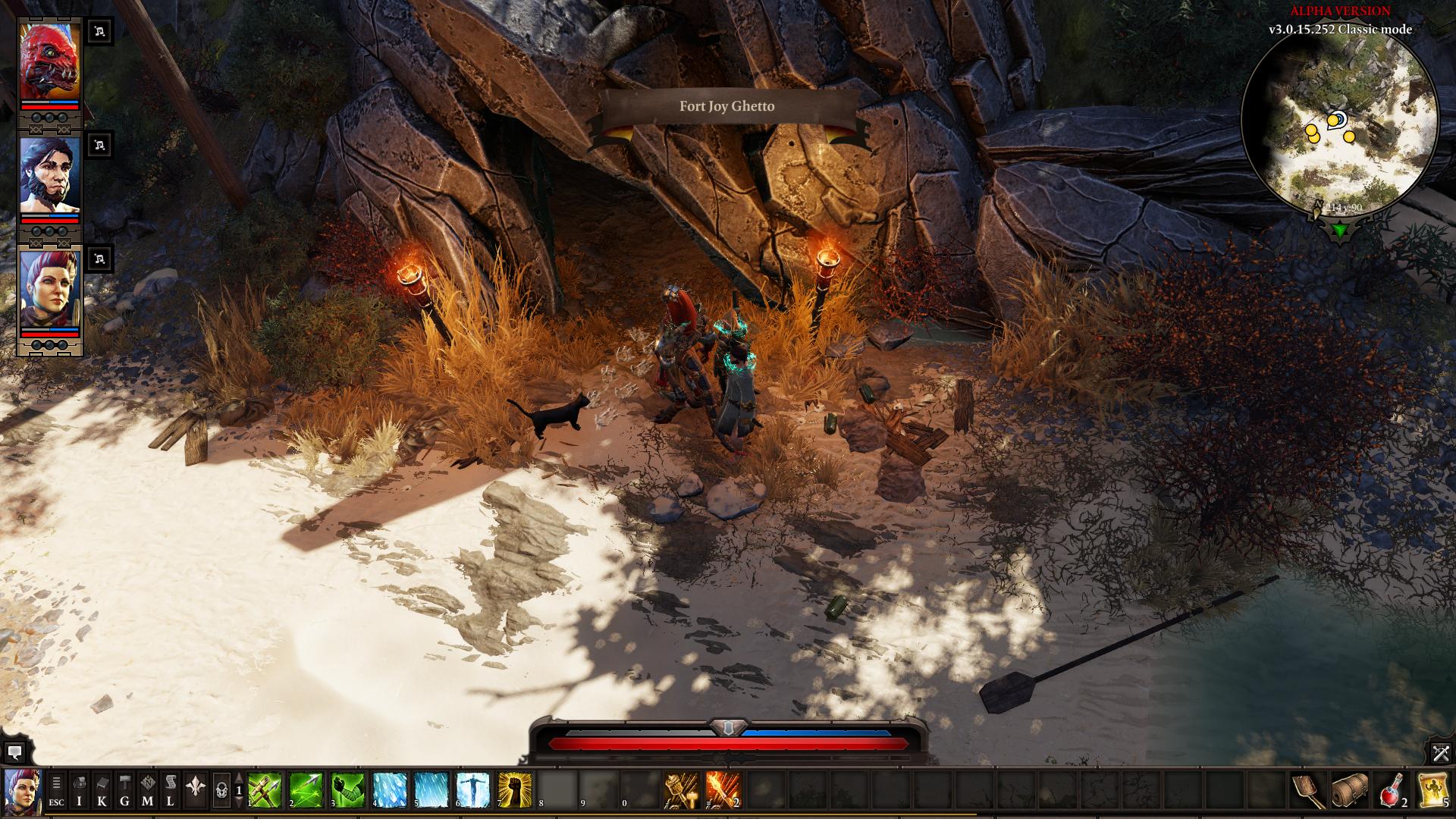1456x819 pixels.
Task: Open crafting with the G hammer button
Action: pos(124,791)
